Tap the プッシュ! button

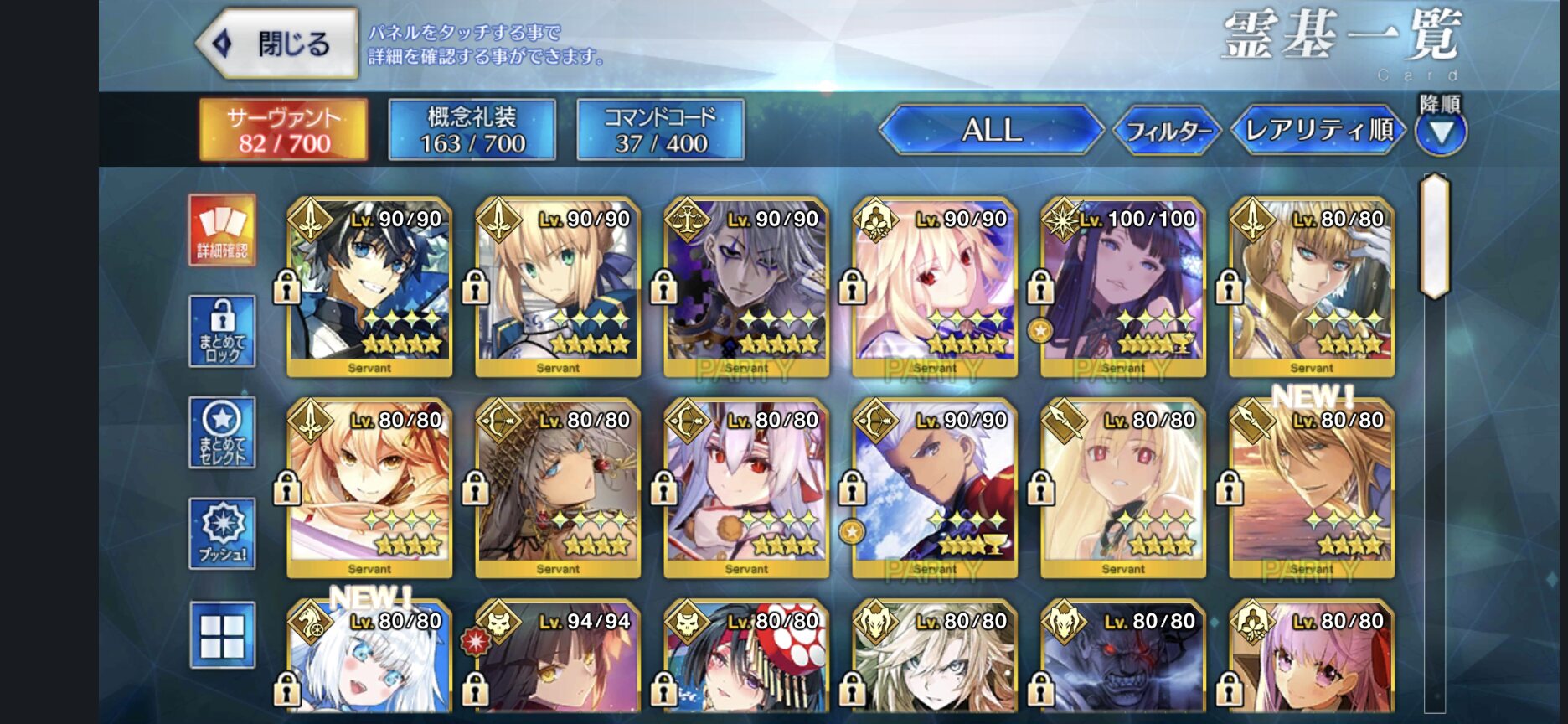tap(223, 534)
